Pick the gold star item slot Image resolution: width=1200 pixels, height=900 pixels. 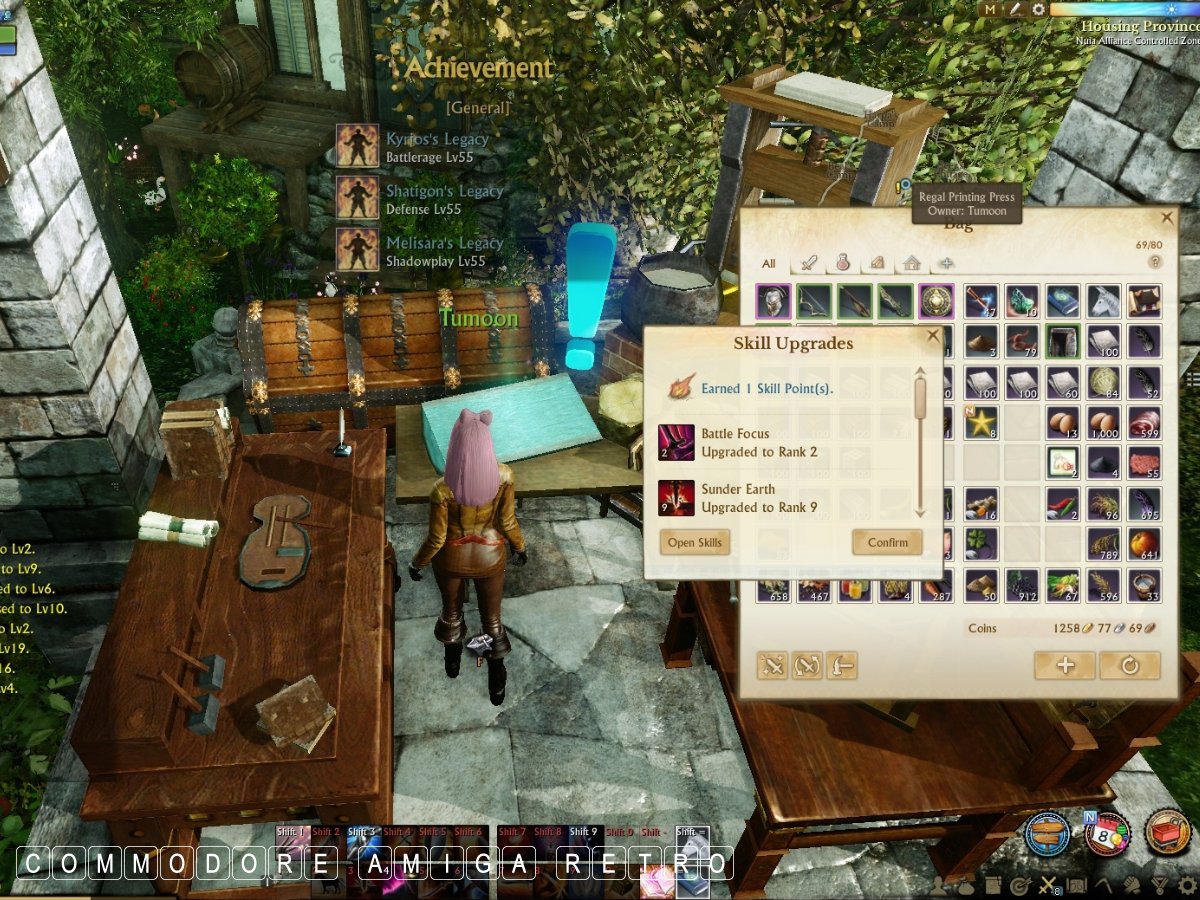point(980,422)
